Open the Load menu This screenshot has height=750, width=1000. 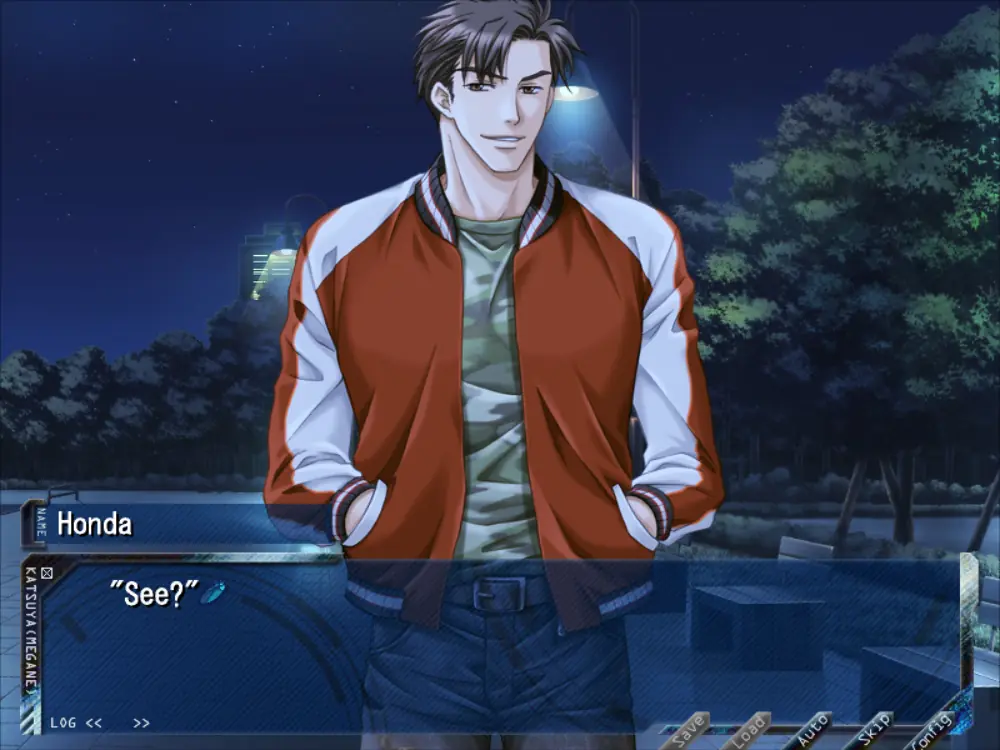(750, 731)
